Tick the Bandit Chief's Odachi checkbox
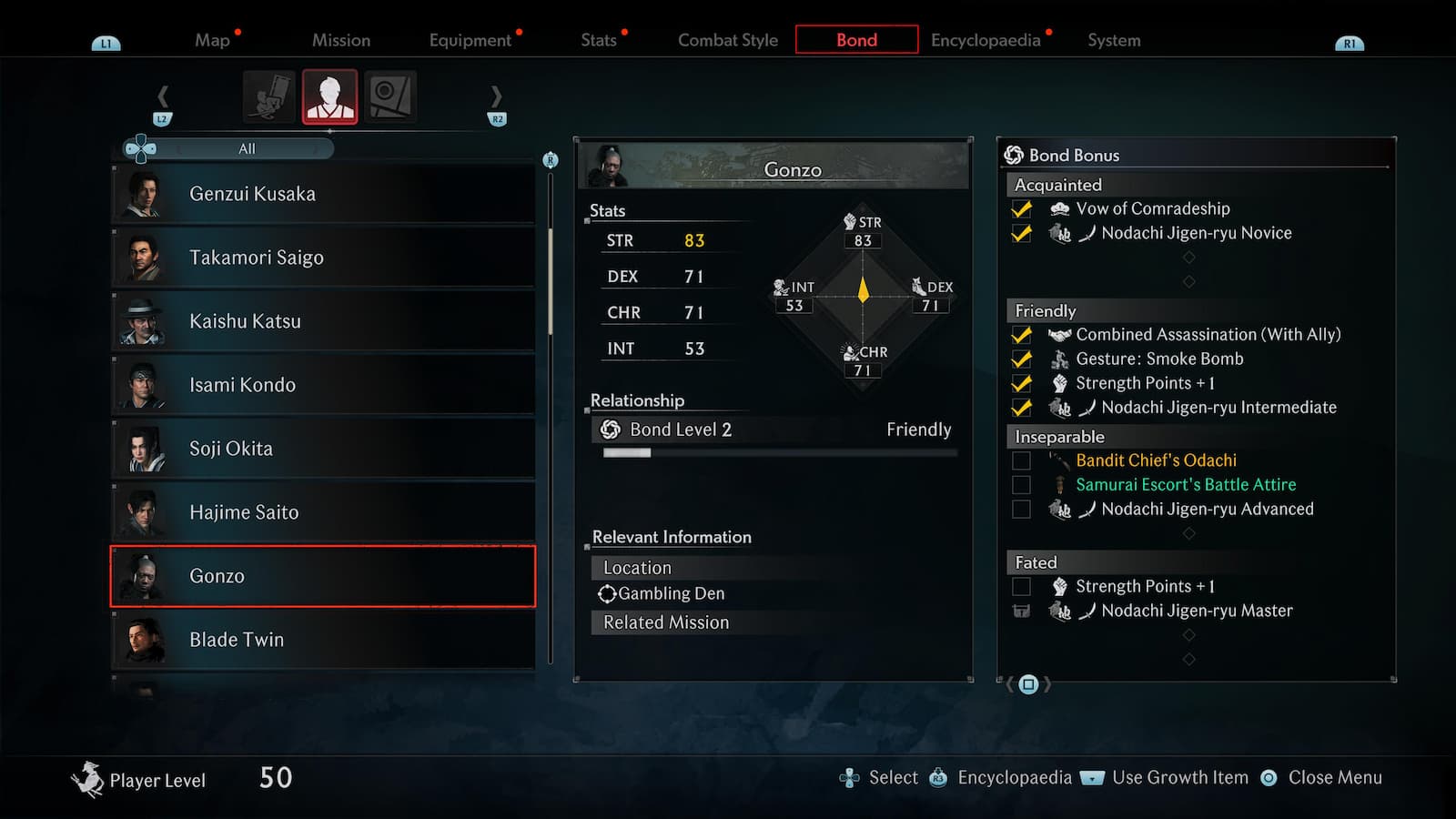This screenshot has width=1456, height=819. point(1021,460)
